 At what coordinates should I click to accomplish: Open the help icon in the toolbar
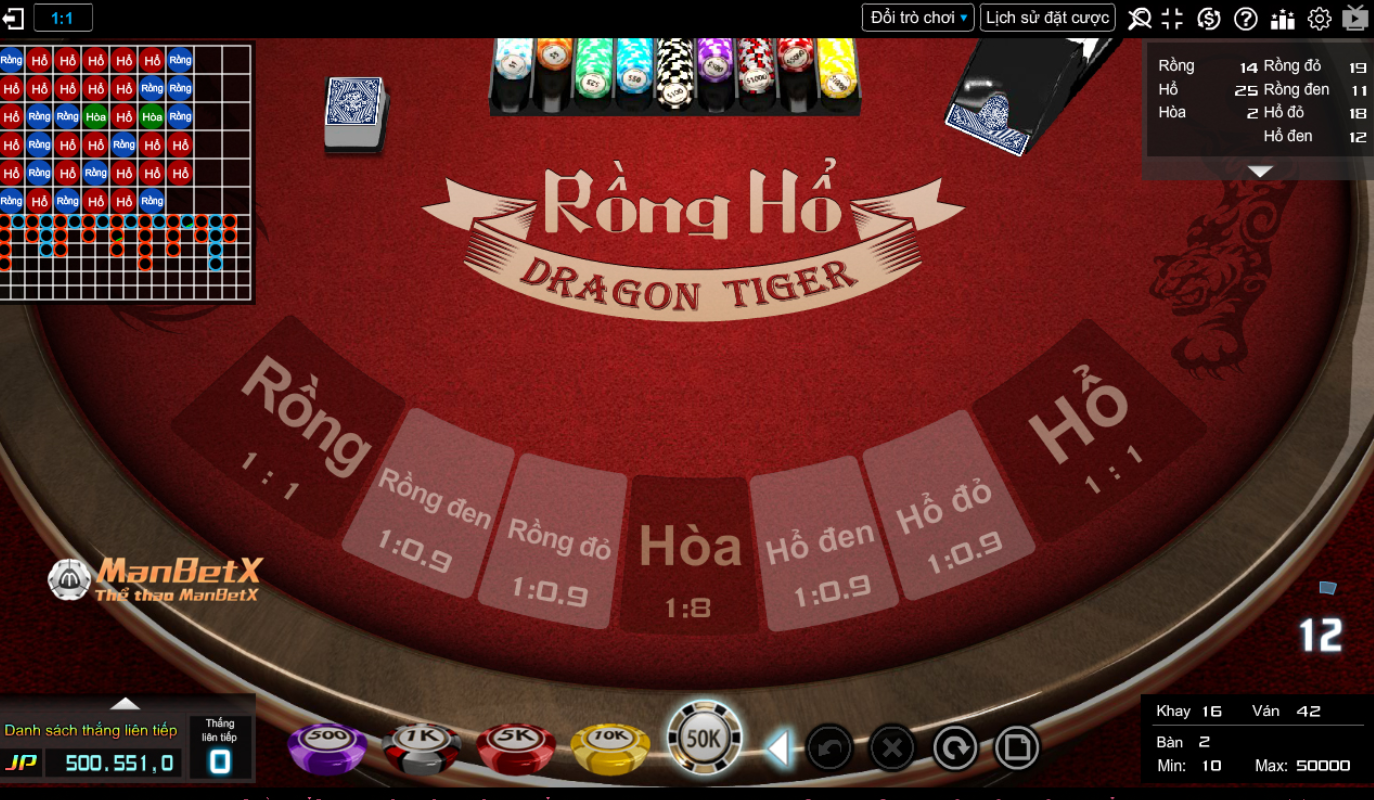[x=1245, y=17]
